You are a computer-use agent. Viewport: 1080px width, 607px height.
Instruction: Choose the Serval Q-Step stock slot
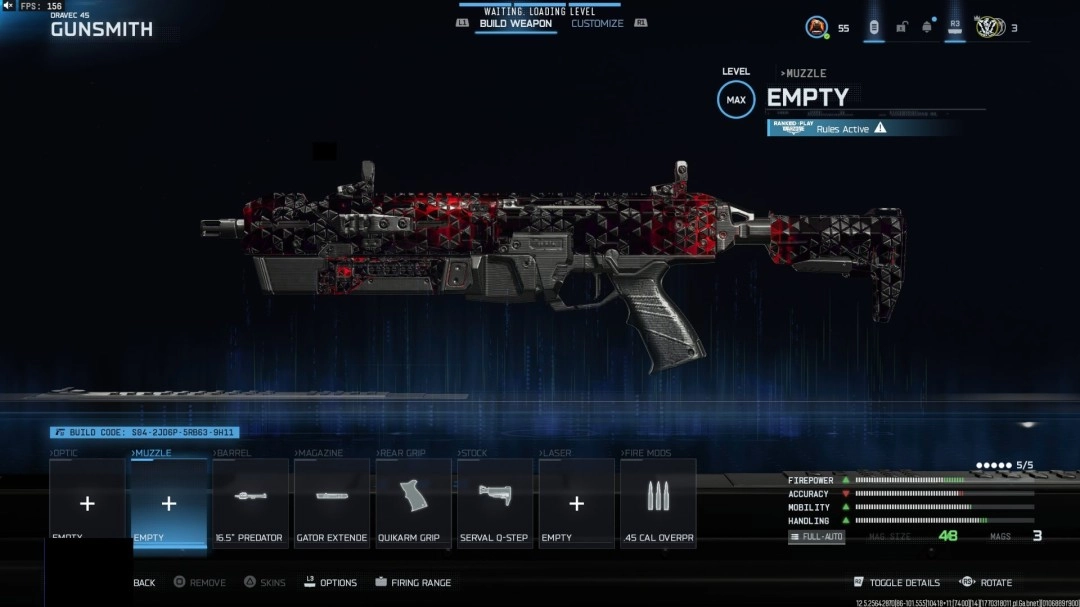pos(495,503)
